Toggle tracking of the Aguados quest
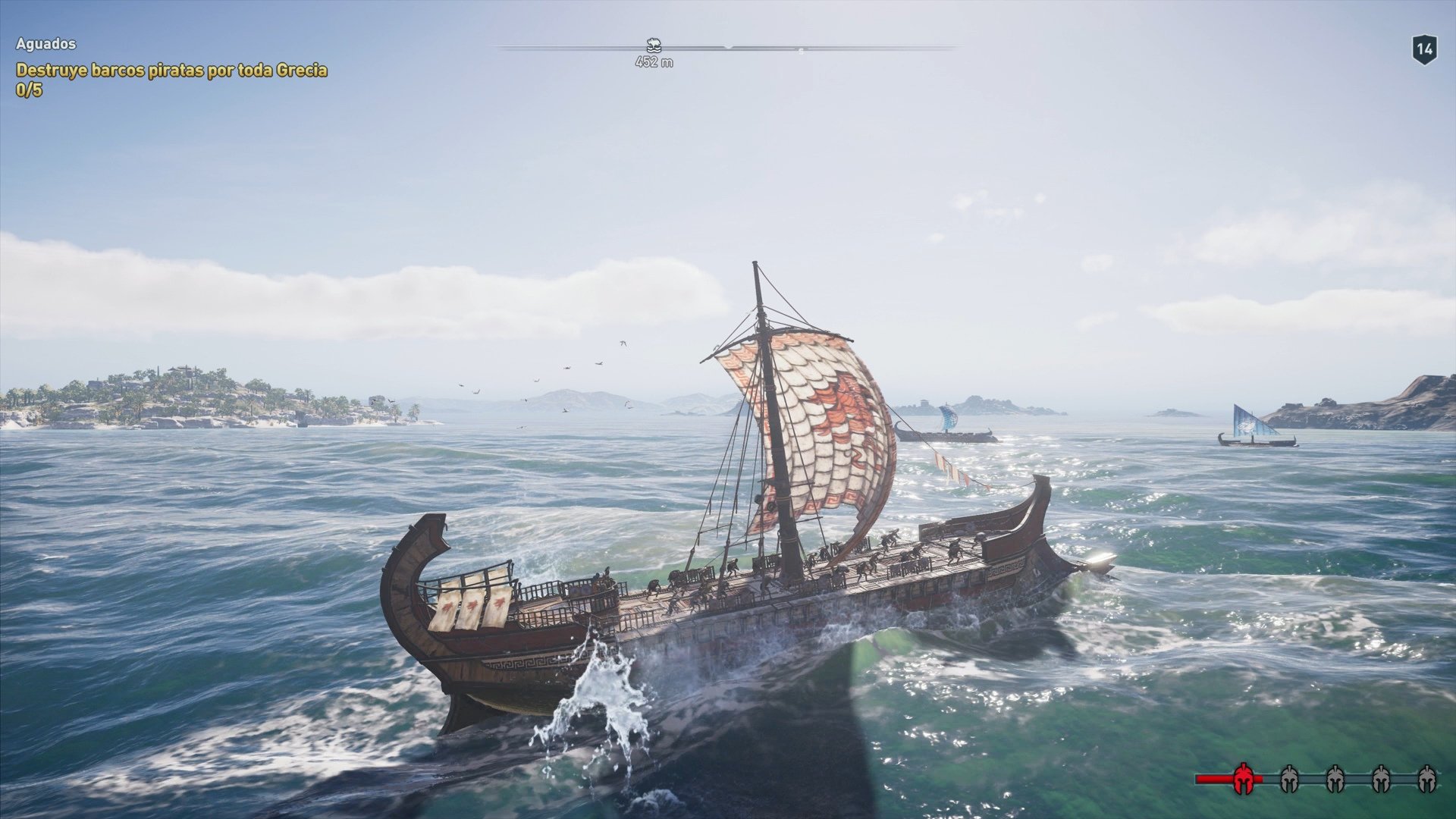1456x819 pixels. point(44,44)
